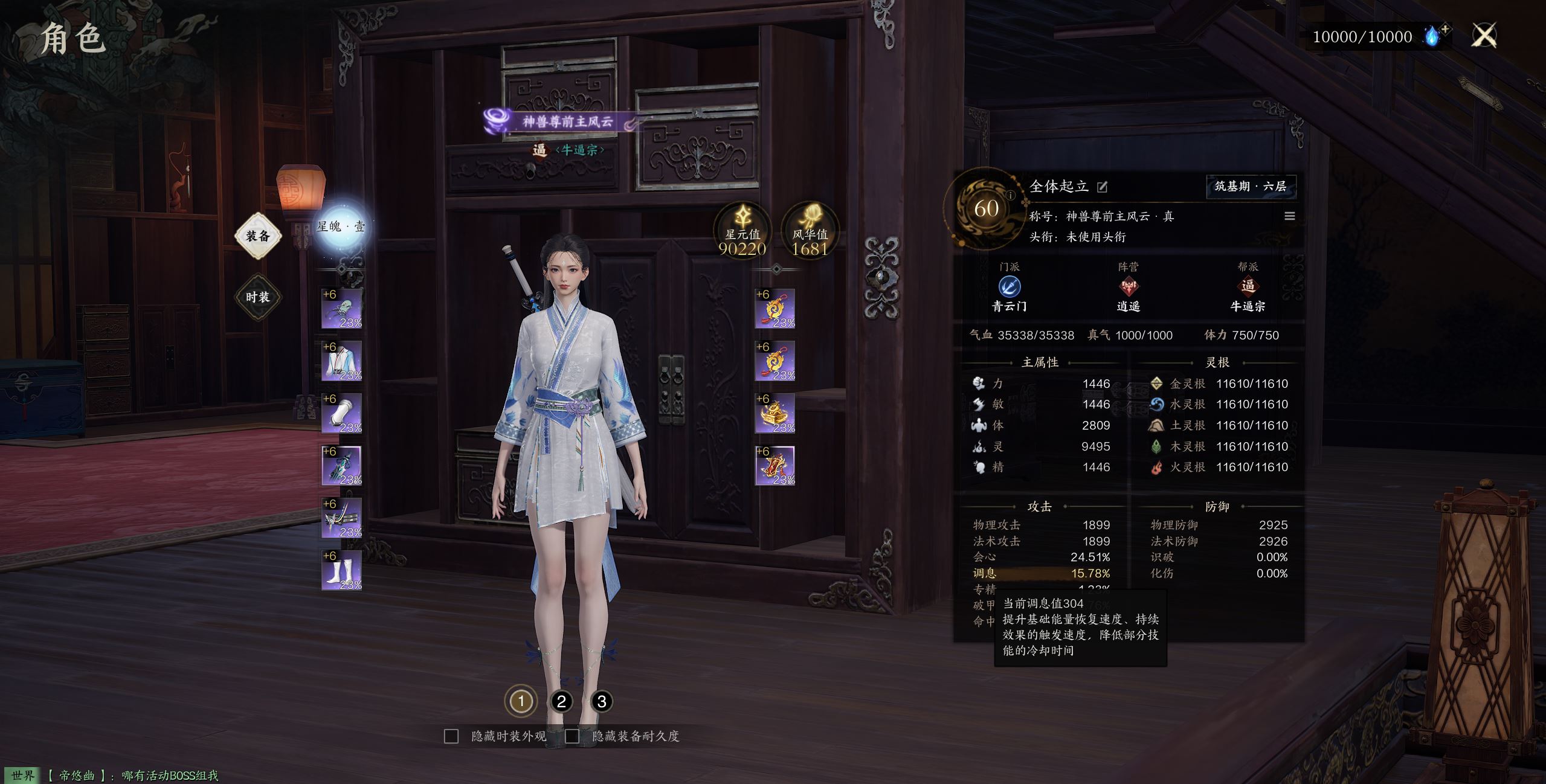Image resolution: width=1546 pixels, height=784 pixels.
Task: Open the 时装 fashion tab
Action: click(x=258, y=297)
